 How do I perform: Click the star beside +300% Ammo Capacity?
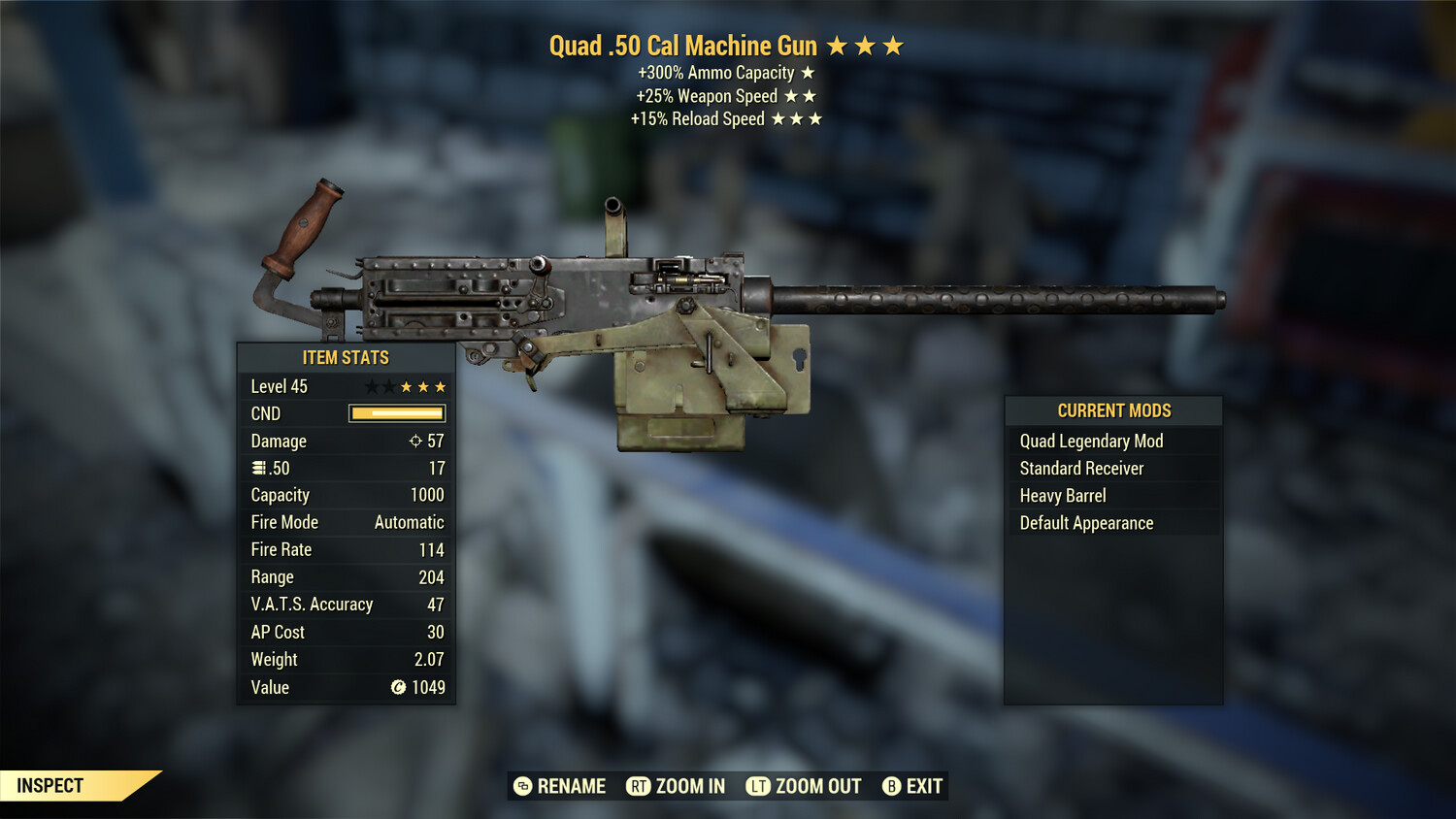pyautogui.click(x=807, y=72)
